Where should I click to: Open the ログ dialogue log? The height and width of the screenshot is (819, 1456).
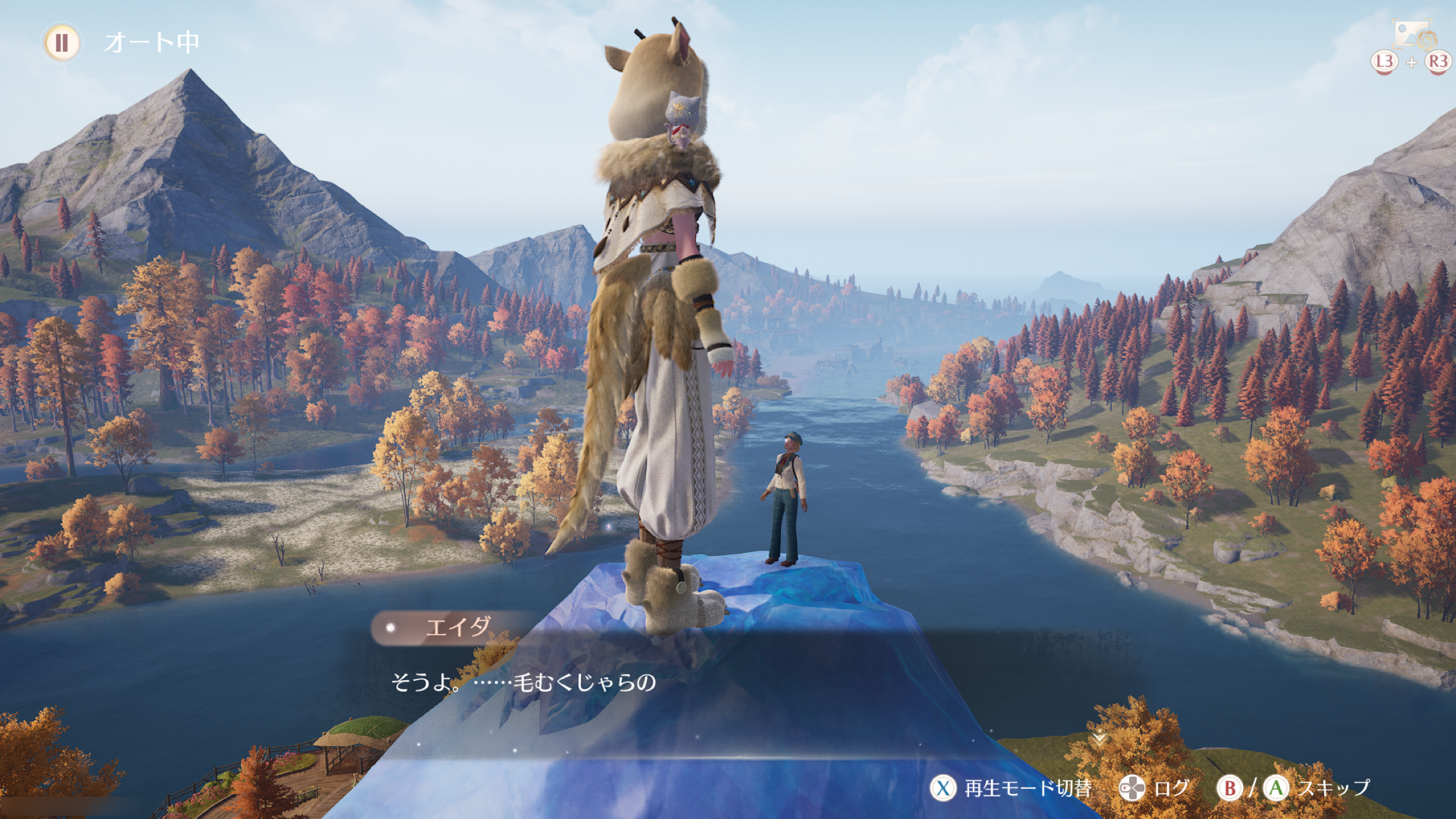pos(1171,788)
